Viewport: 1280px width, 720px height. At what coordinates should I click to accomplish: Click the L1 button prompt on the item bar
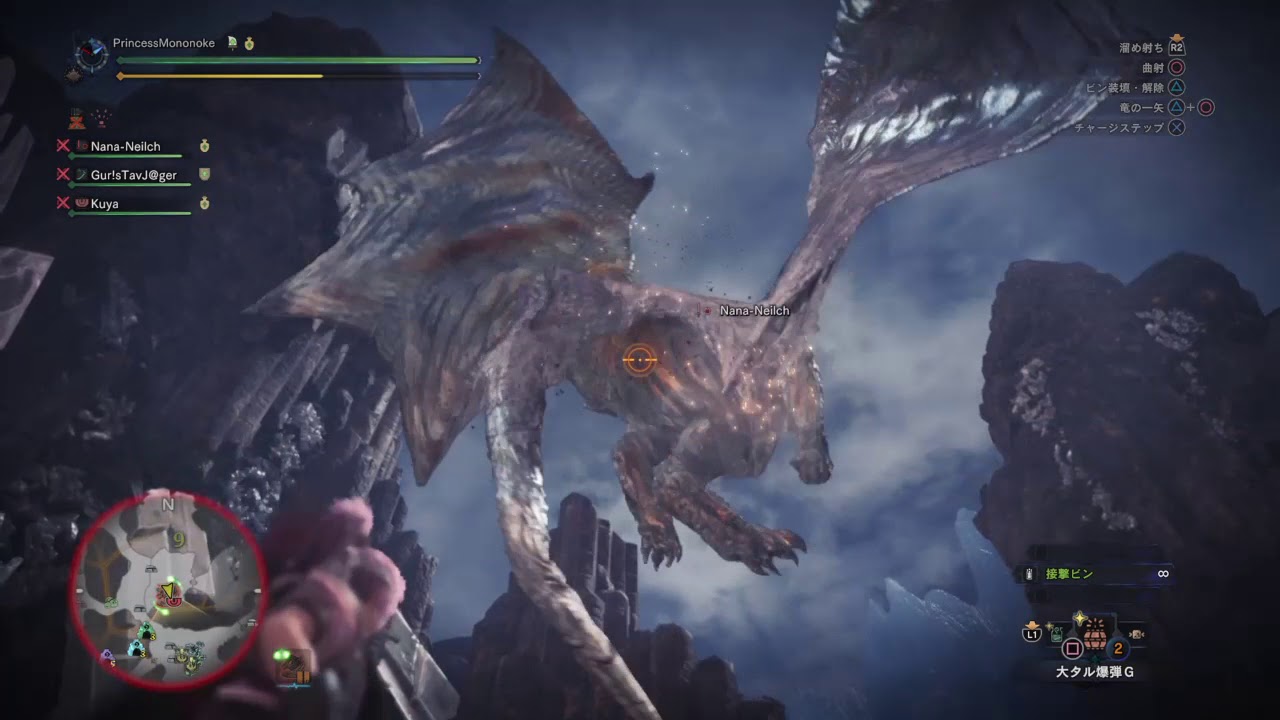click(x=1032, y=633)
